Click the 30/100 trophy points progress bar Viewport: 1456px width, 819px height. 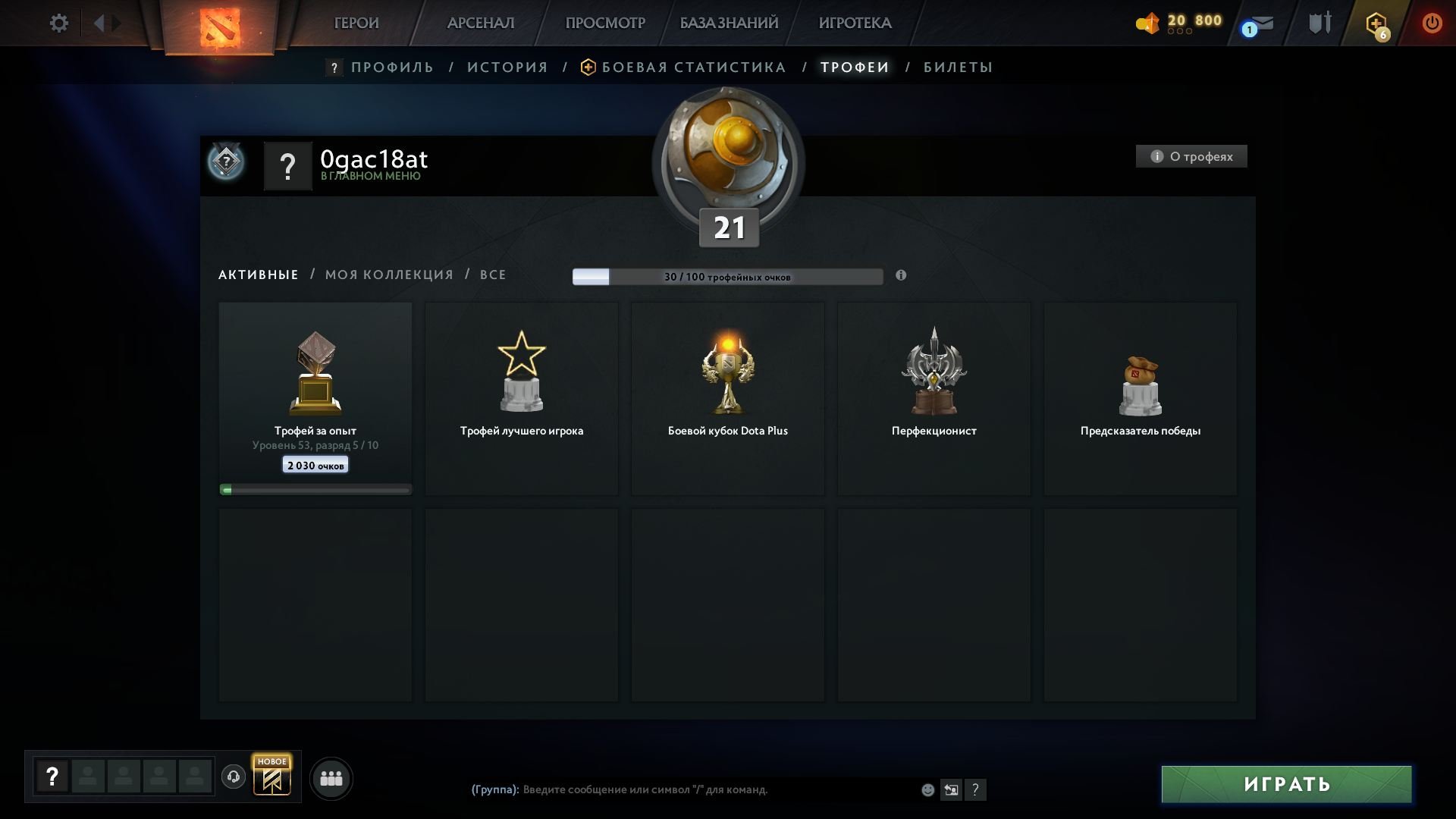[x=728, y=277]
